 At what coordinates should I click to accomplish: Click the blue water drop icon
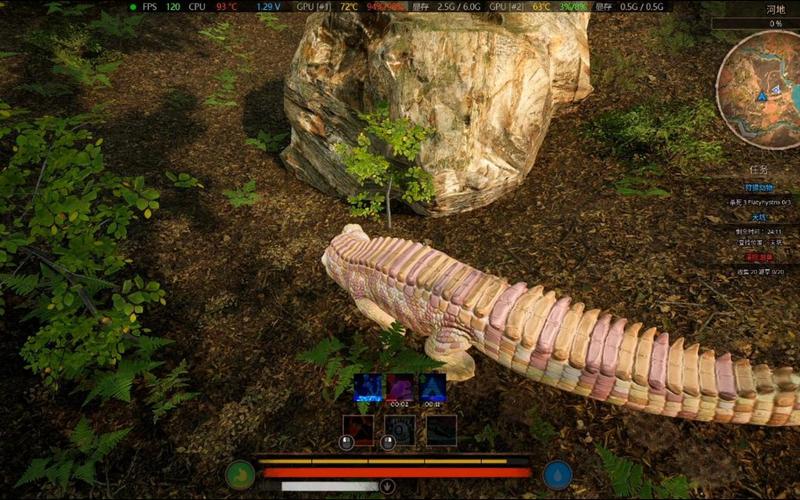(x=558, y=474)
